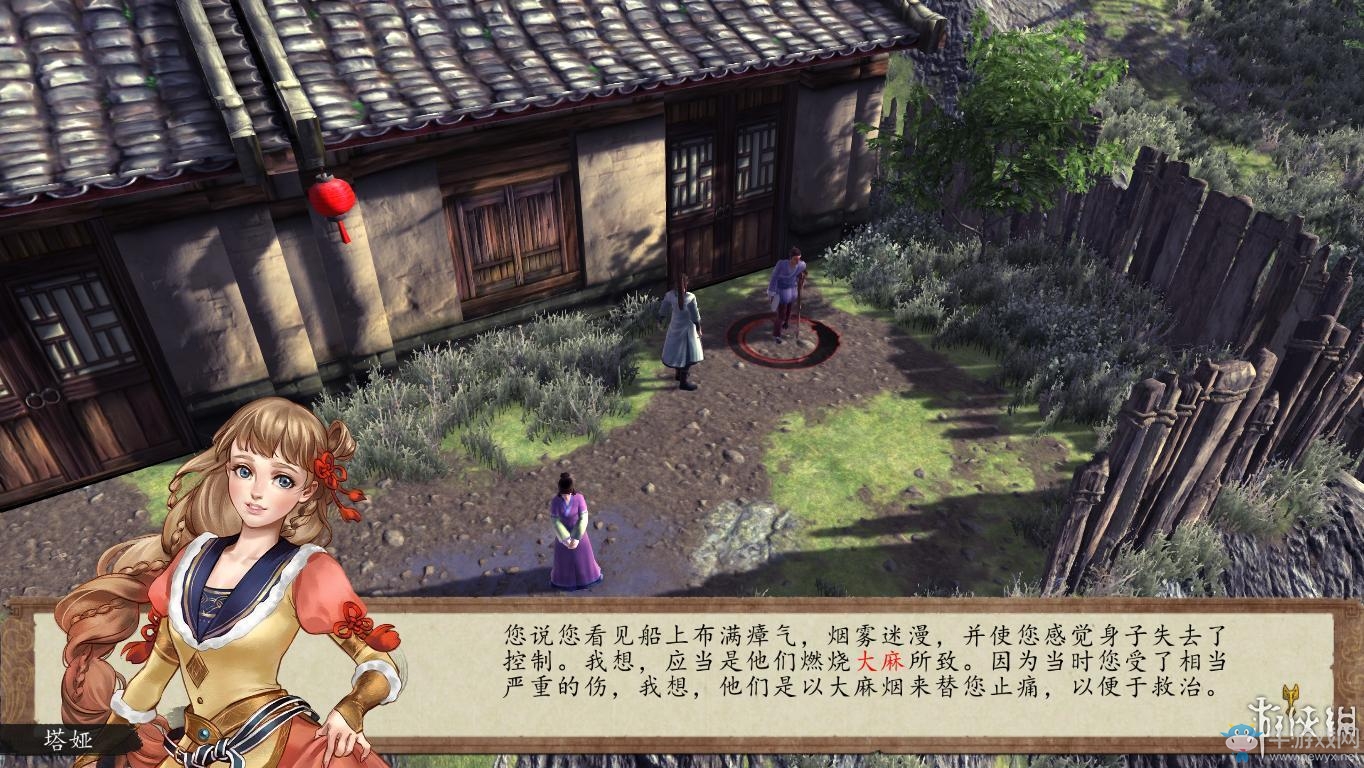Click the www.newyx.net watermark link

point(1315,757)
